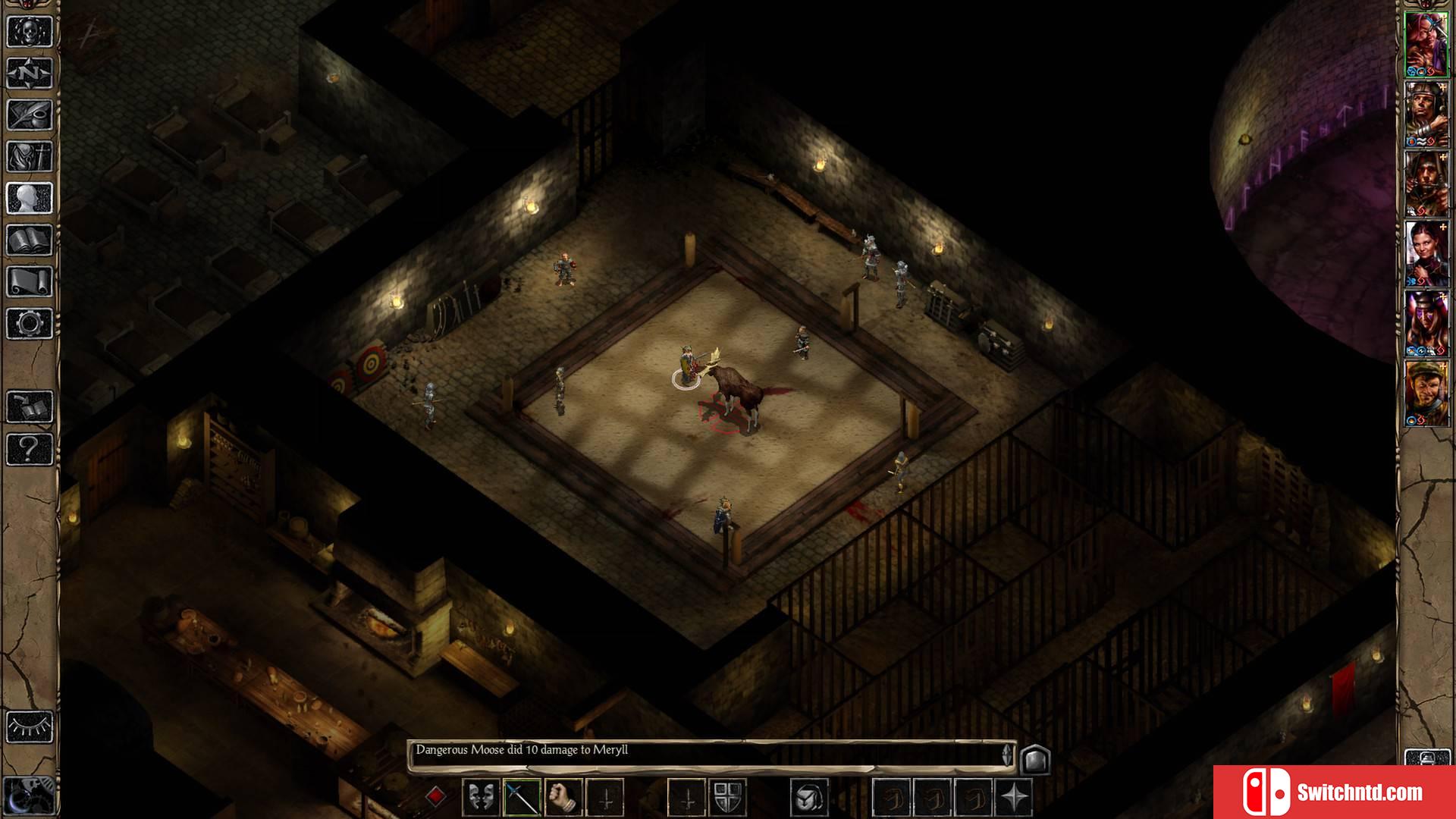The height and width of the screenshot is (819, 1456).
Task: Select the equipped sword weapon slot
Action: pos(522,798)
